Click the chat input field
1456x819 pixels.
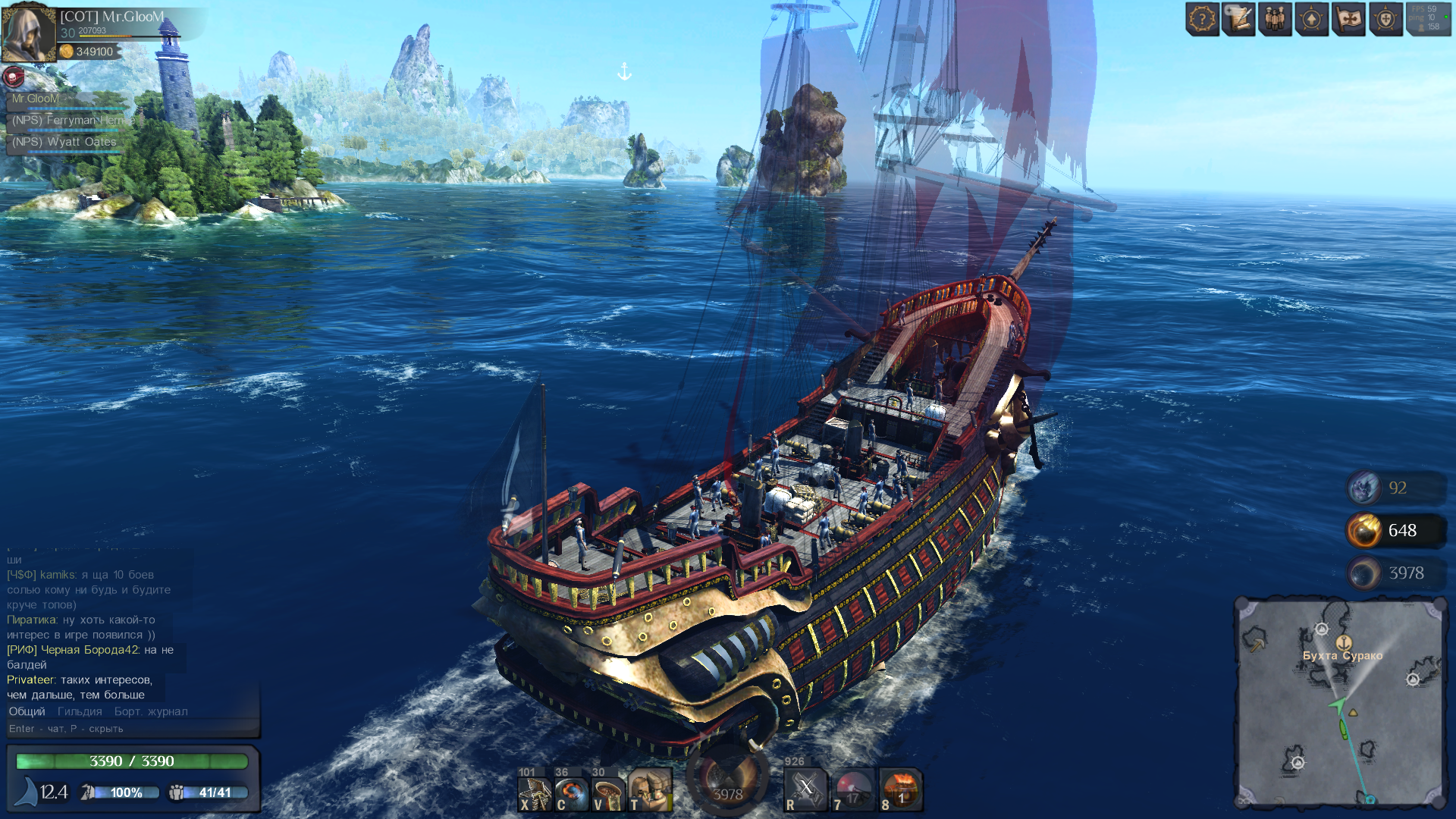coord(129,729)
